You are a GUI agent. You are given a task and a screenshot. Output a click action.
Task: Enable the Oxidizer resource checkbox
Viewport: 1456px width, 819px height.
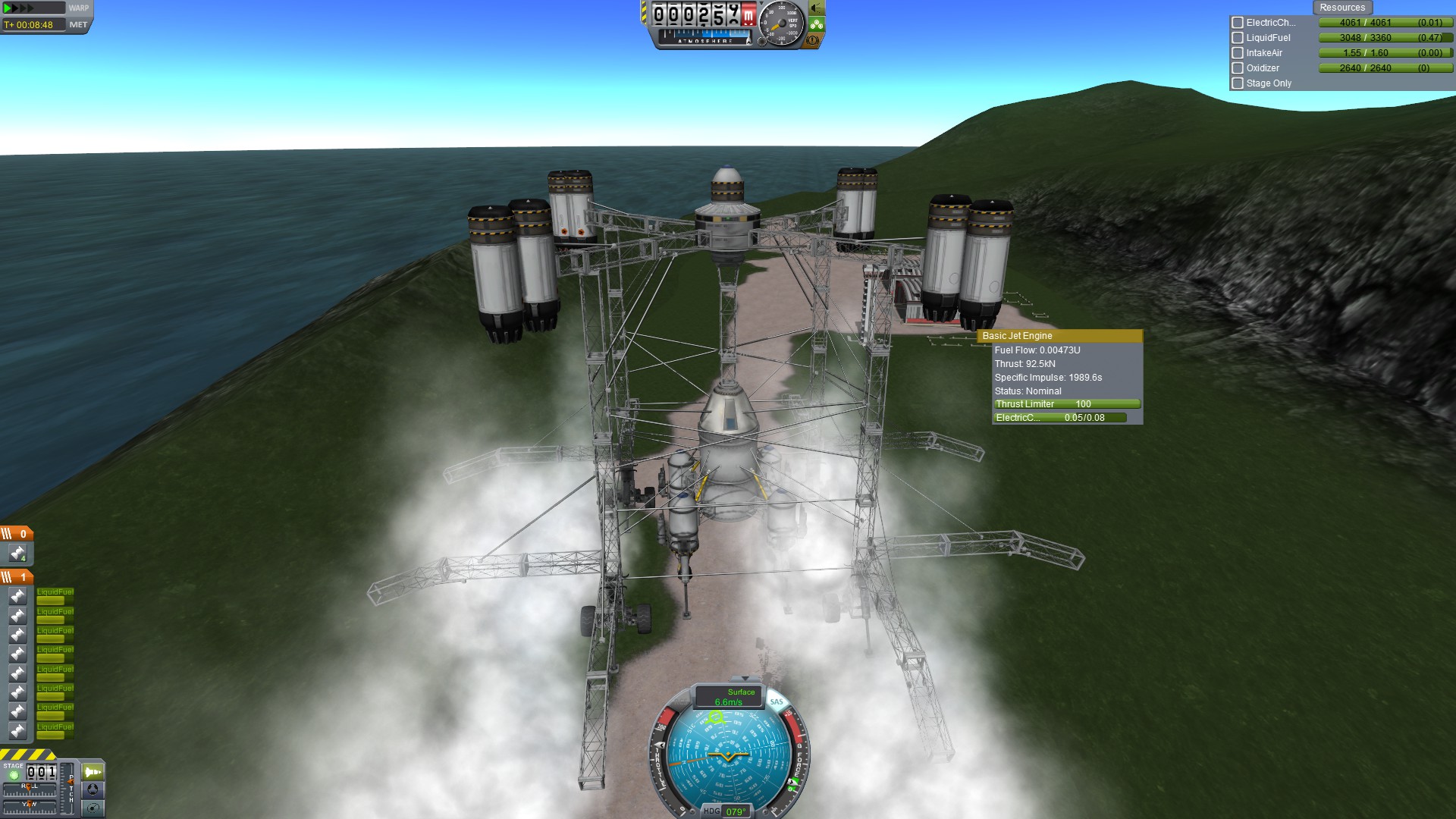coord(1238,68)
